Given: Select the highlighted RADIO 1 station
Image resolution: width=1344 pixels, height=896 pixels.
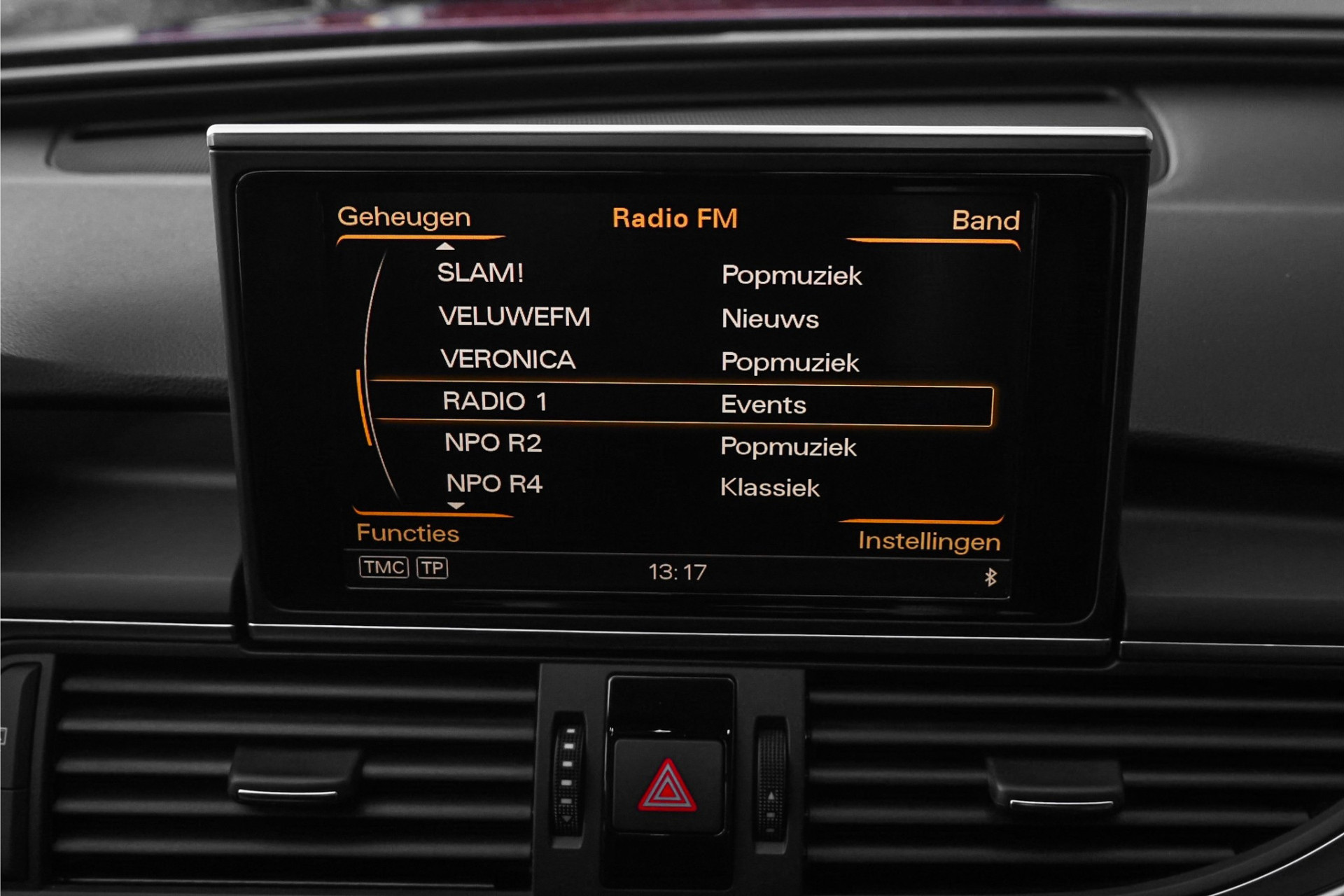Looking at the screenshot, I should [494, 402].
